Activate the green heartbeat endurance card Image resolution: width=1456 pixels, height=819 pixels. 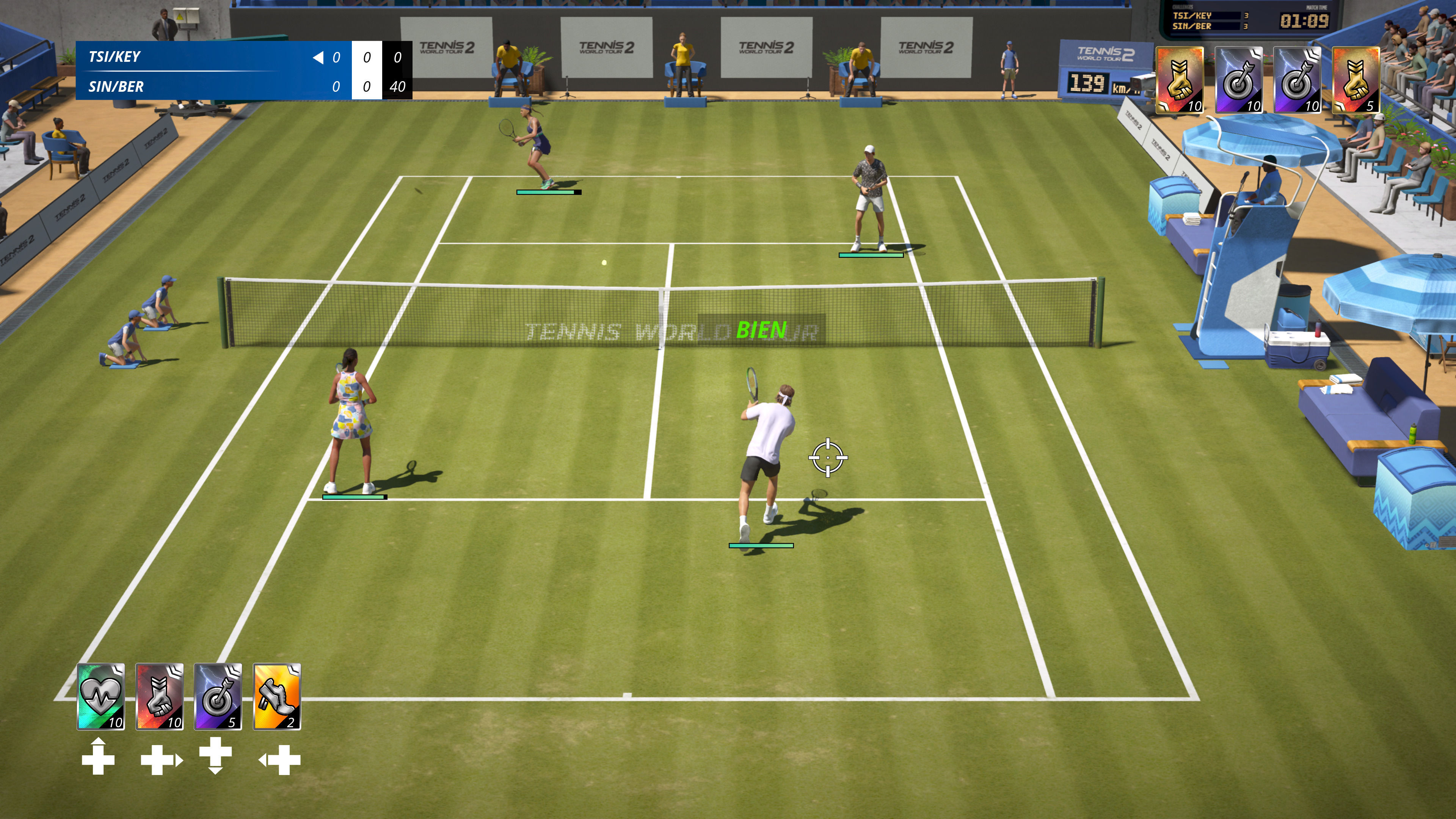[x=100, y=697]
